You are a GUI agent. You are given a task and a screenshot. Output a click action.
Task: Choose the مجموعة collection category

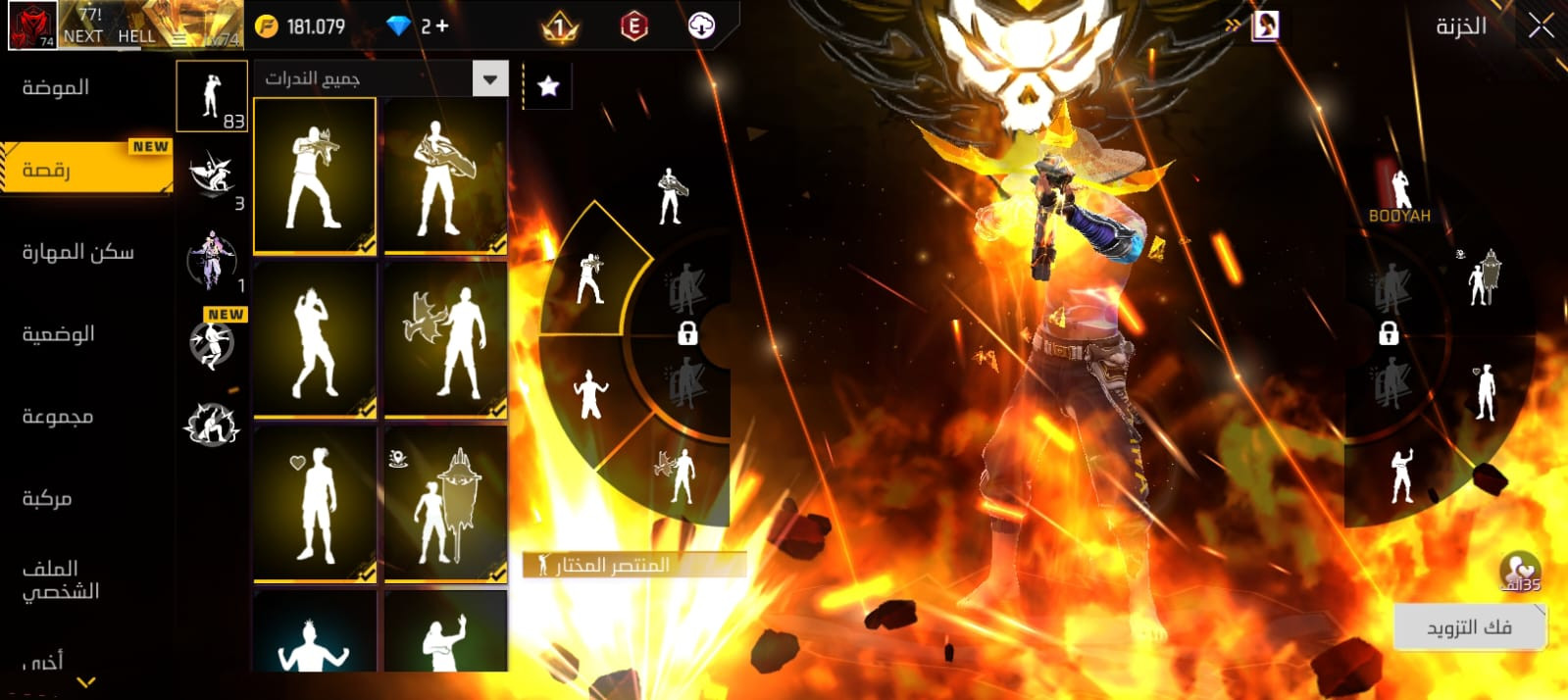[x=58, y=417]
